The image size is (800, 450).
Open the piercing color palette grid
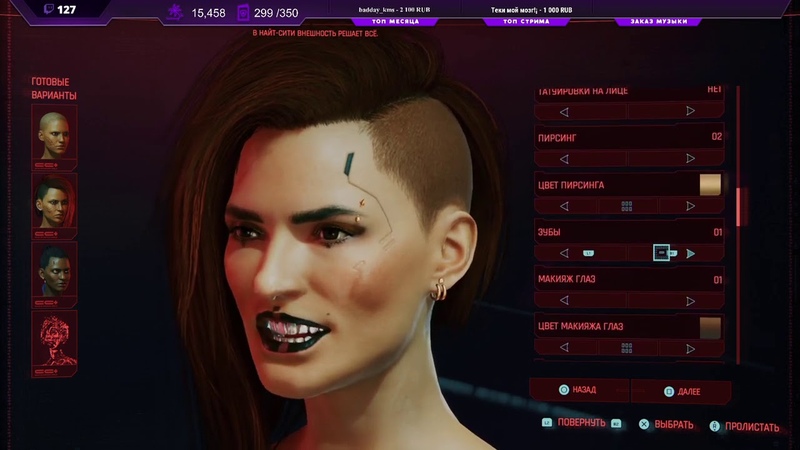coord(627,206)
